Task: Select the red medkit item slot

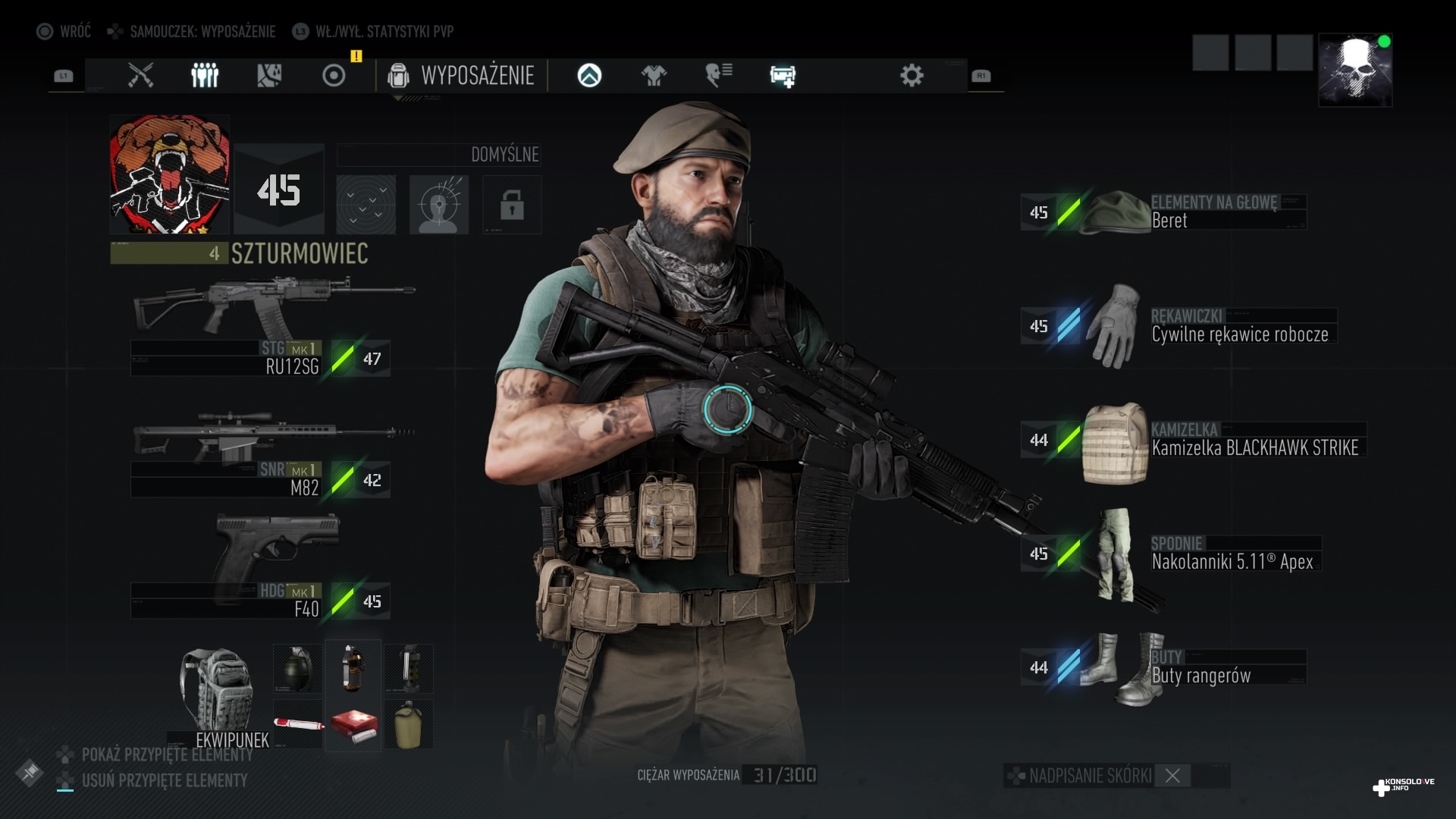Action: [353, 725]
